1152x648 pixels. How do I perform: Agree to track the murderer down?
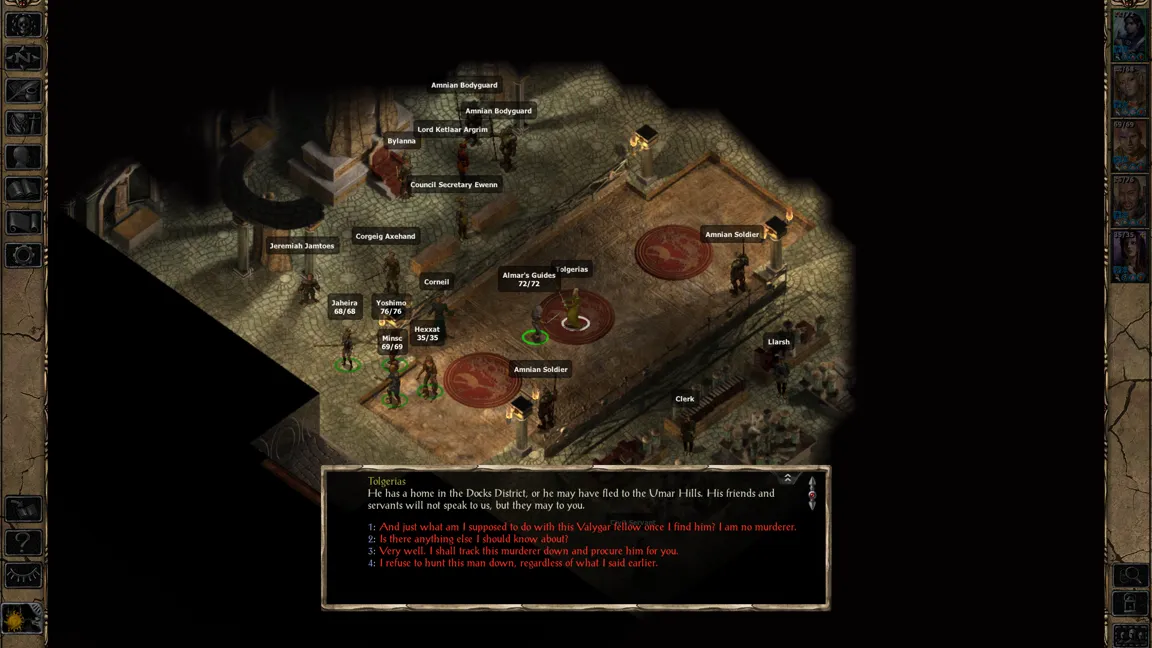pyautogui.click(x=528, y=551)
